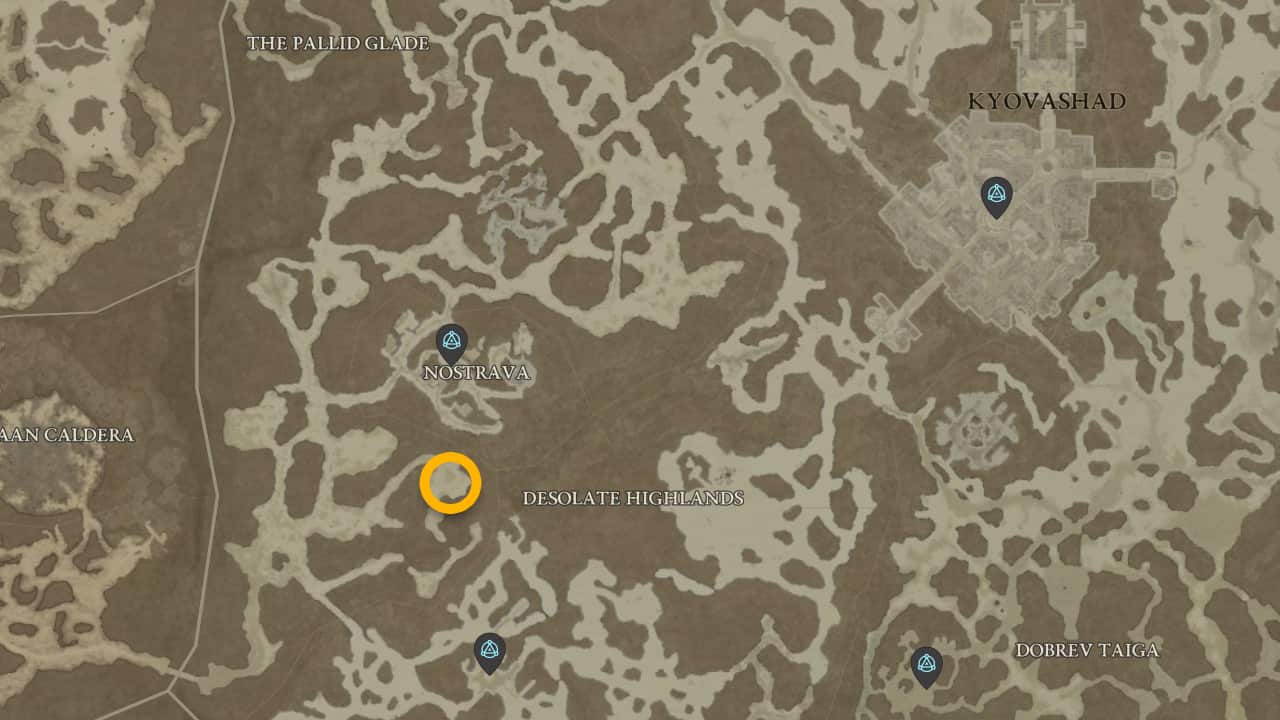1280x720 pixels.
Task: Select the Desolate Highlands label
Action: pyautogui.click(x=634, y=497)
